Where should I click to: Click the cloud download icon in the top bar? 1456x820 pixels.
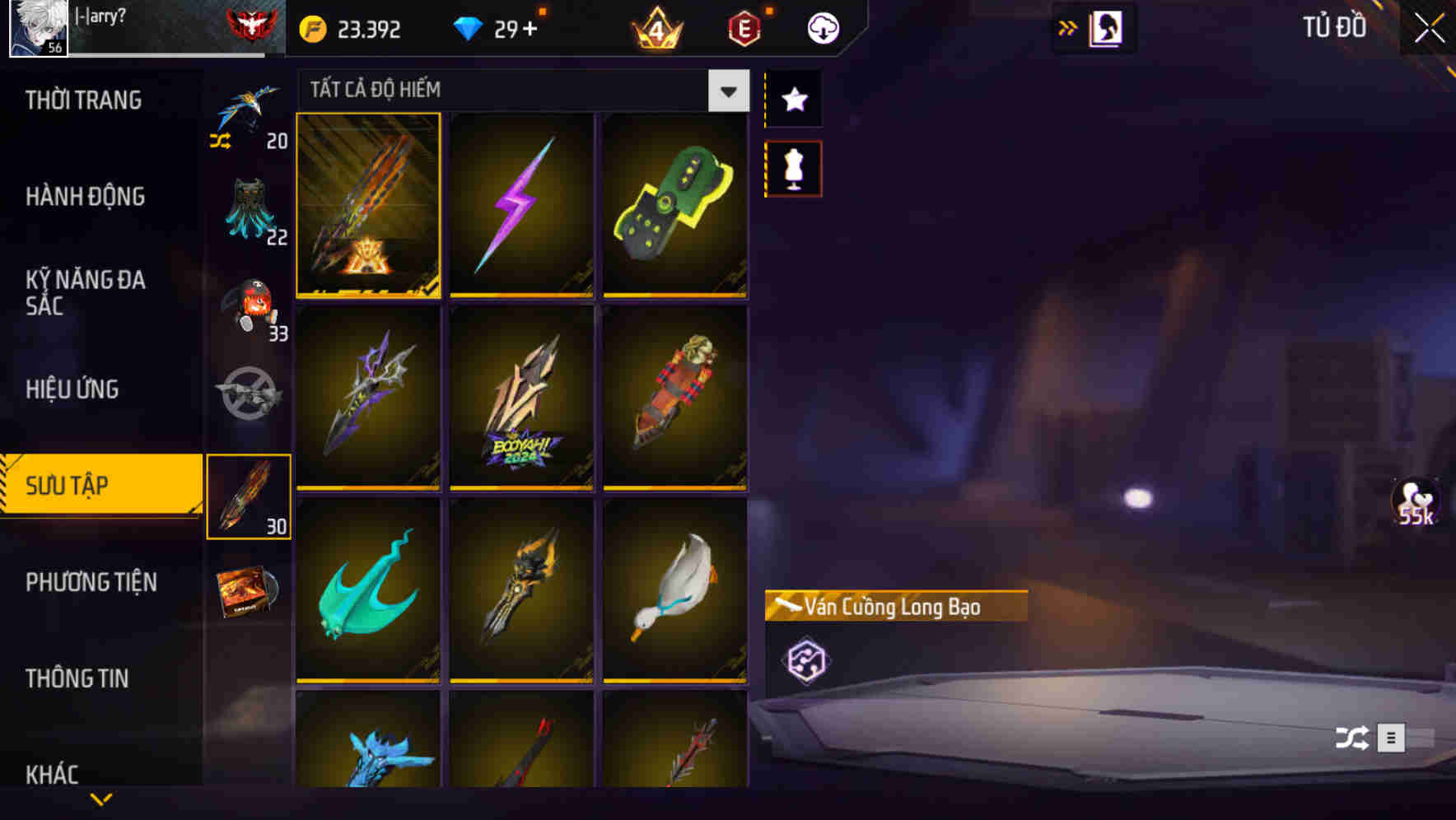821,27
